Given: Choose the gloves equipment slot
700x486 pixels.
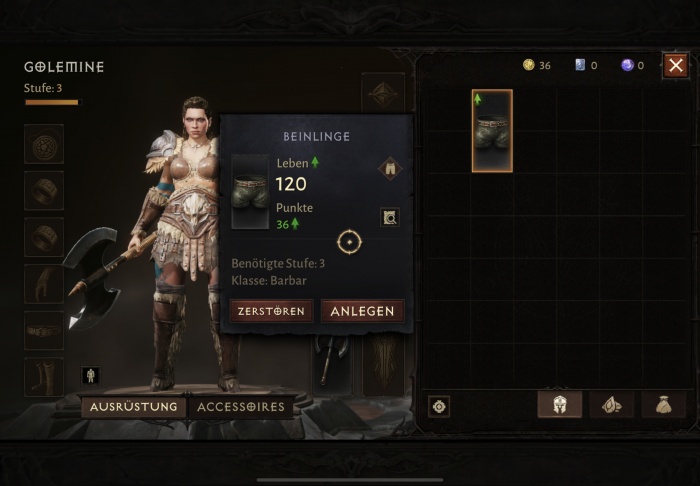Looking at the screenshot, I should (44, 284).
